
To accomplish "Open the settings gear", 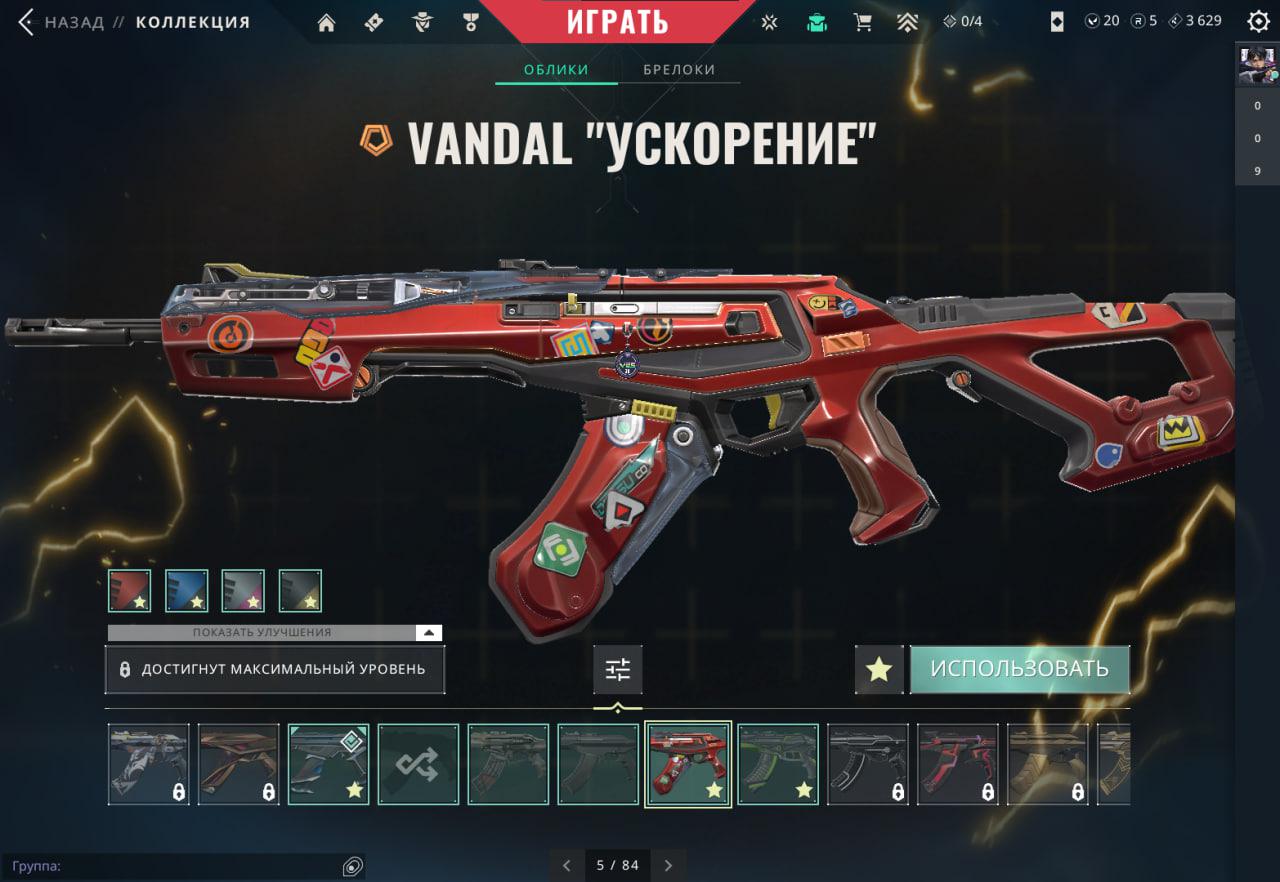I will (x=1257, y=22).
